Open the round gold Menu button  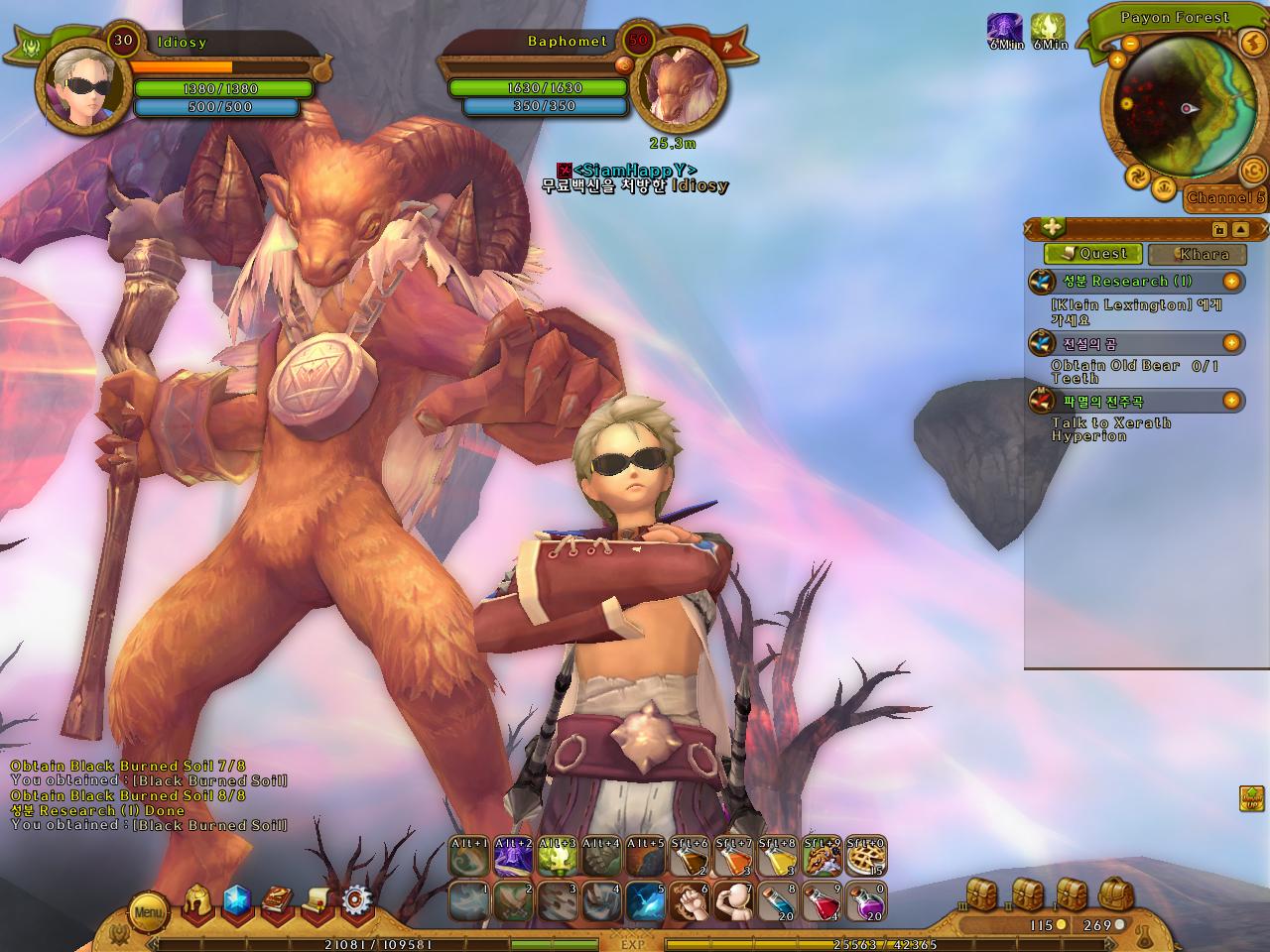pyautogui.click(x=149, y=910)
